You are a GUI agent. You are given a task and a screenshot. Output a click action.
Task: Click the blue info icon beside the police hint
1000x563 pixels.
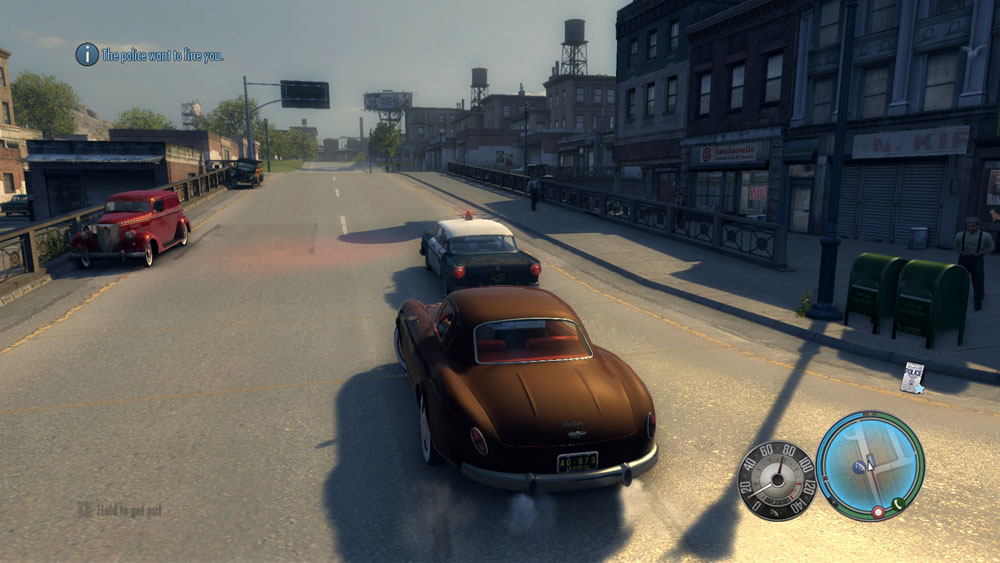[x=87, y=54]
